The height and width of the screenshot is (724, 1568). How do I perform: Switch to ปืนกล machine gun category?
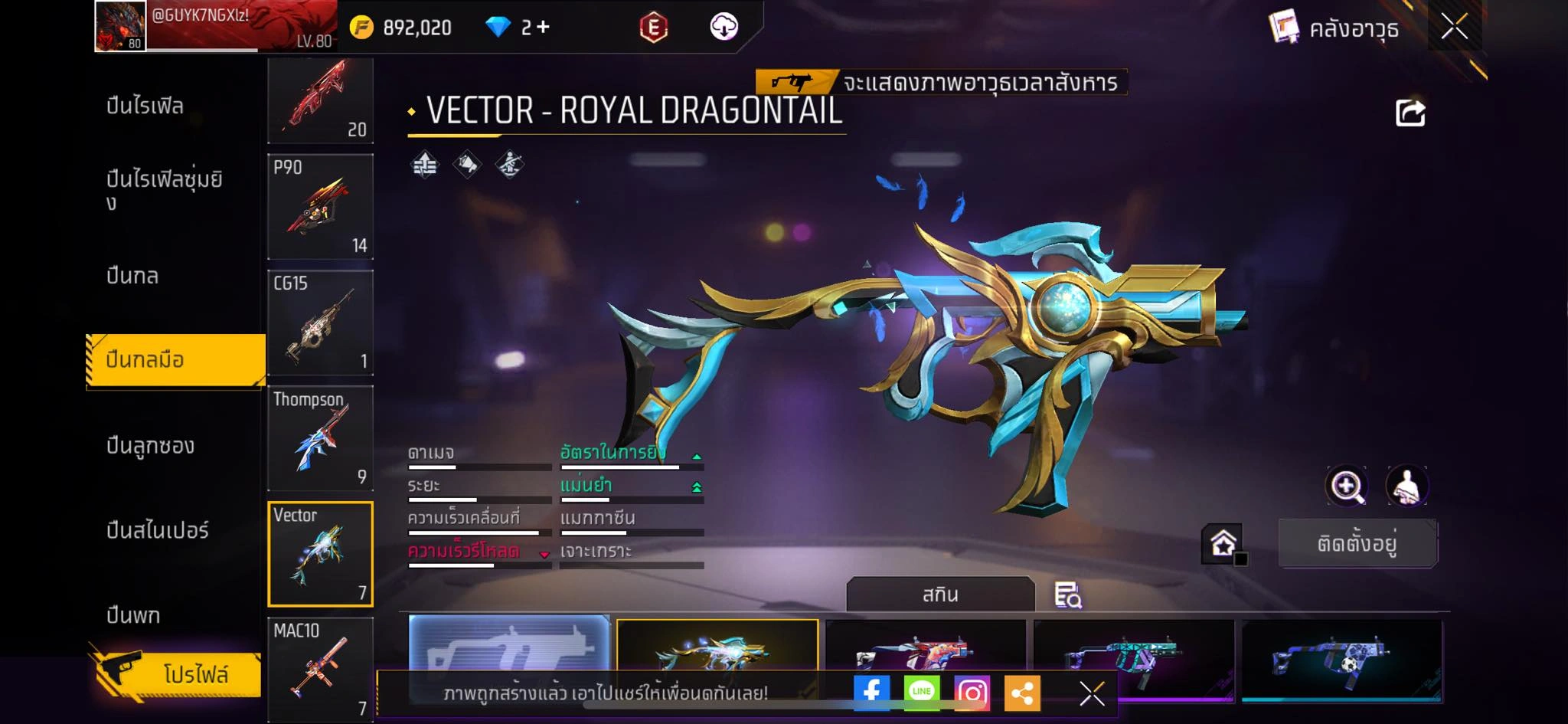(132, 276)
